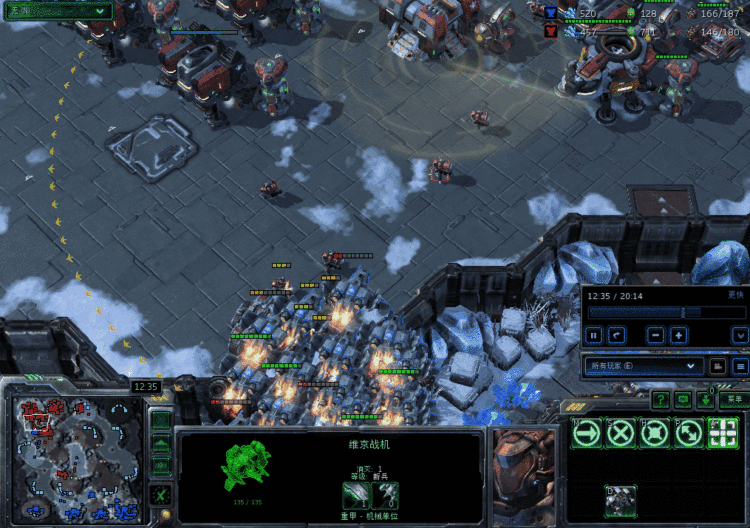
Task: Increase replay speed with plus button
Action: [678, 335]
